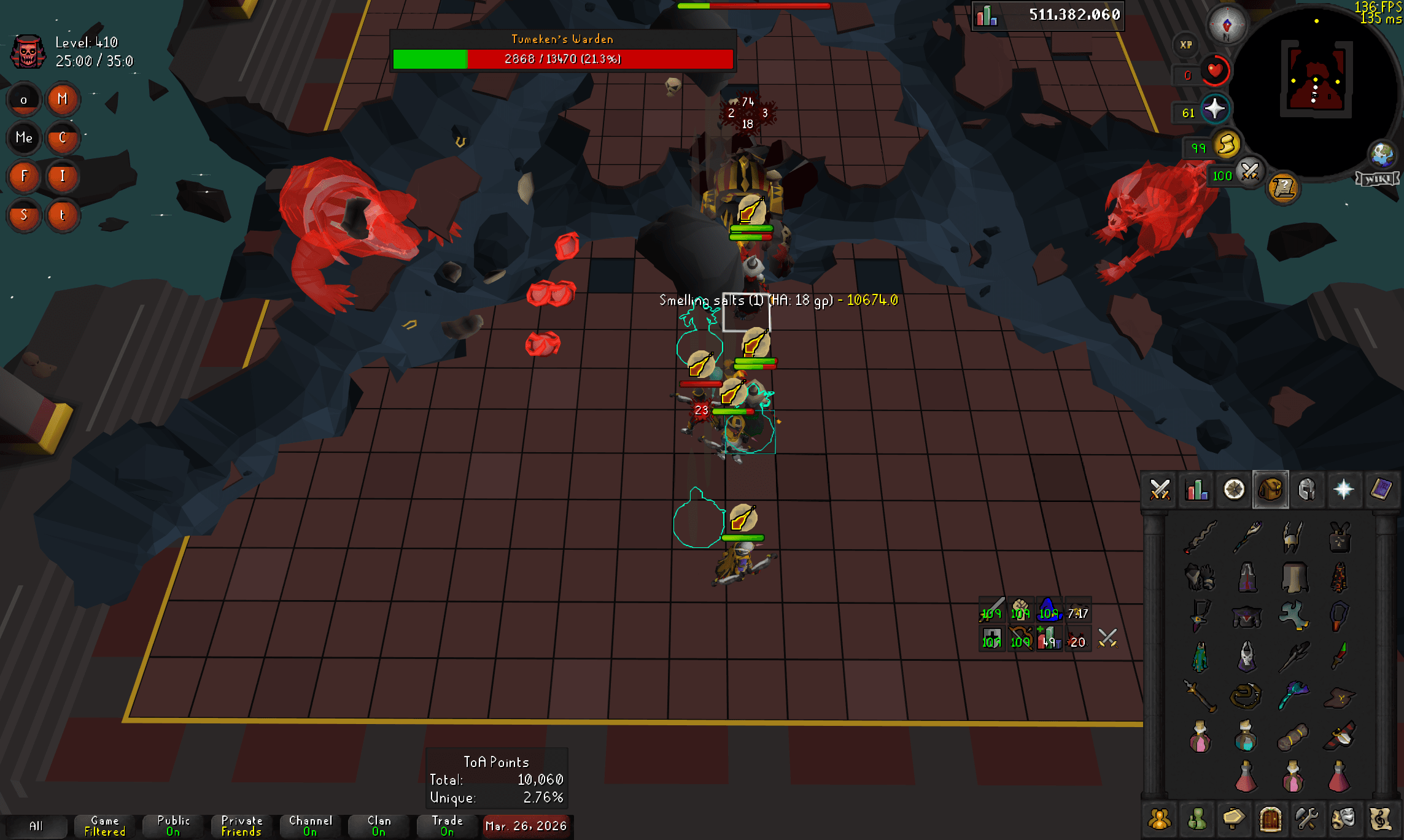Open the Settings wrench tab
The width and height of the screenshot is (1404, 840).
click(1306, 819)
